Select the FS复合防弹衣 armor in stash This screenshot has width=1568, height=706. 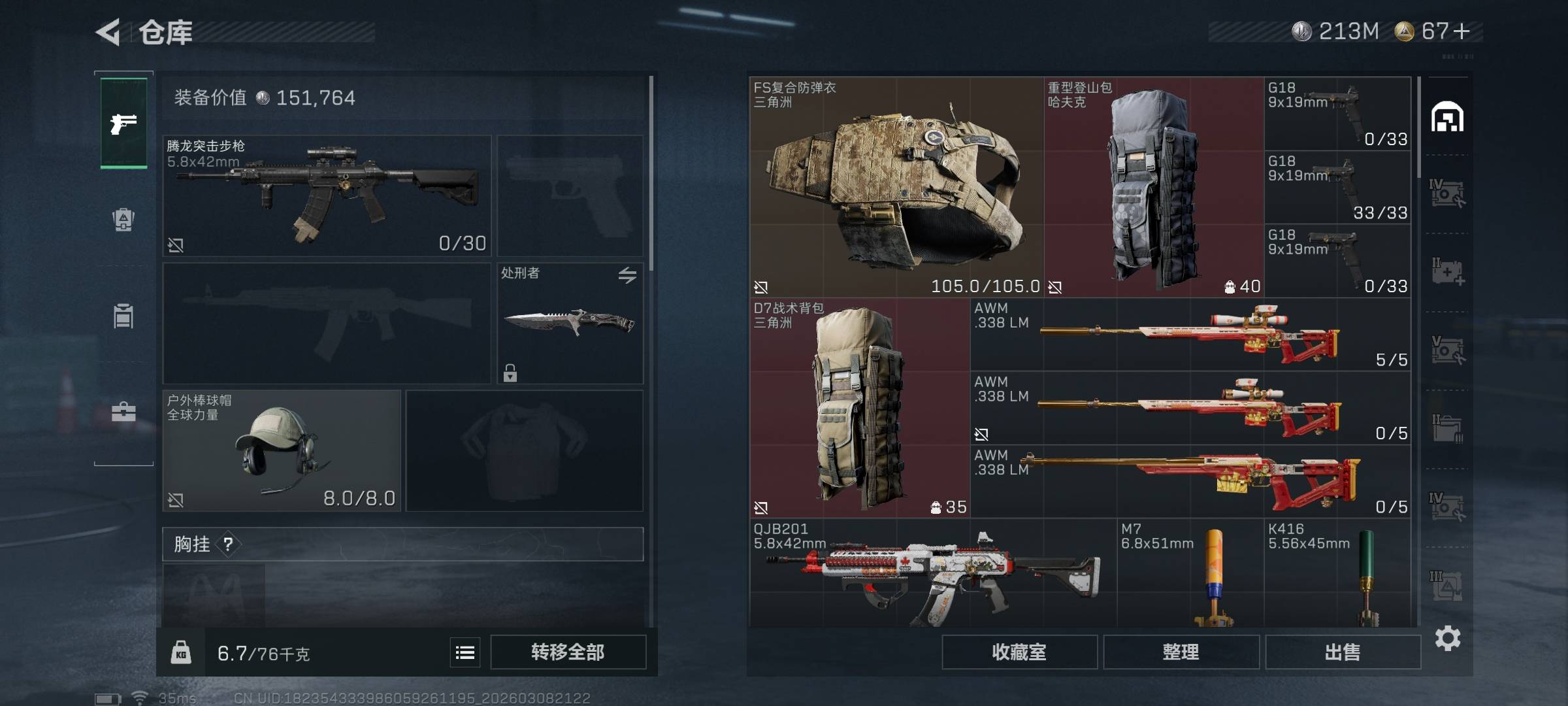[x=896, y=187]
